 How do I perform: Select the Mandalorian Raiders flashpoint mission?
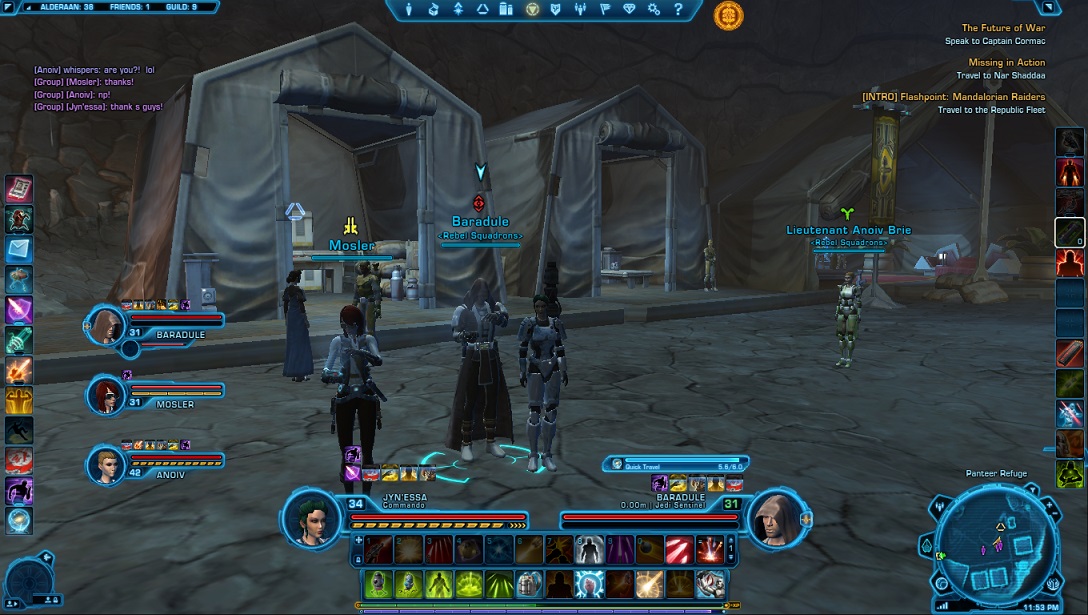953,97
